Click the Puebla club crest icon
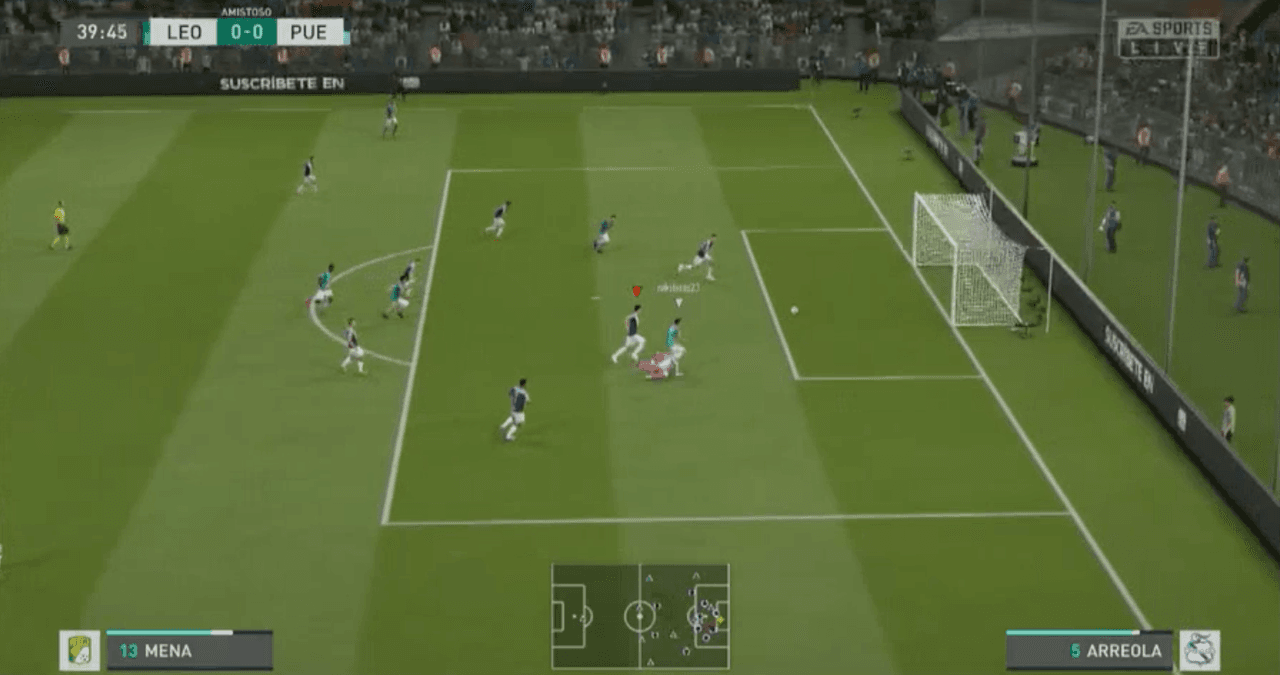Viewport: 1280px width, 675px height. (x=1199, y=650)
